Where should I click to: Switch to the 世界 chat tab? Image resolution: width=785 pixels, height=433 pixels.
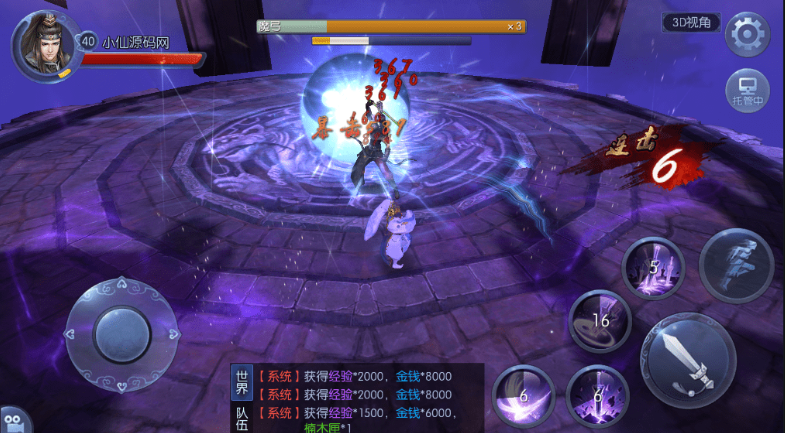coord(241,383)
